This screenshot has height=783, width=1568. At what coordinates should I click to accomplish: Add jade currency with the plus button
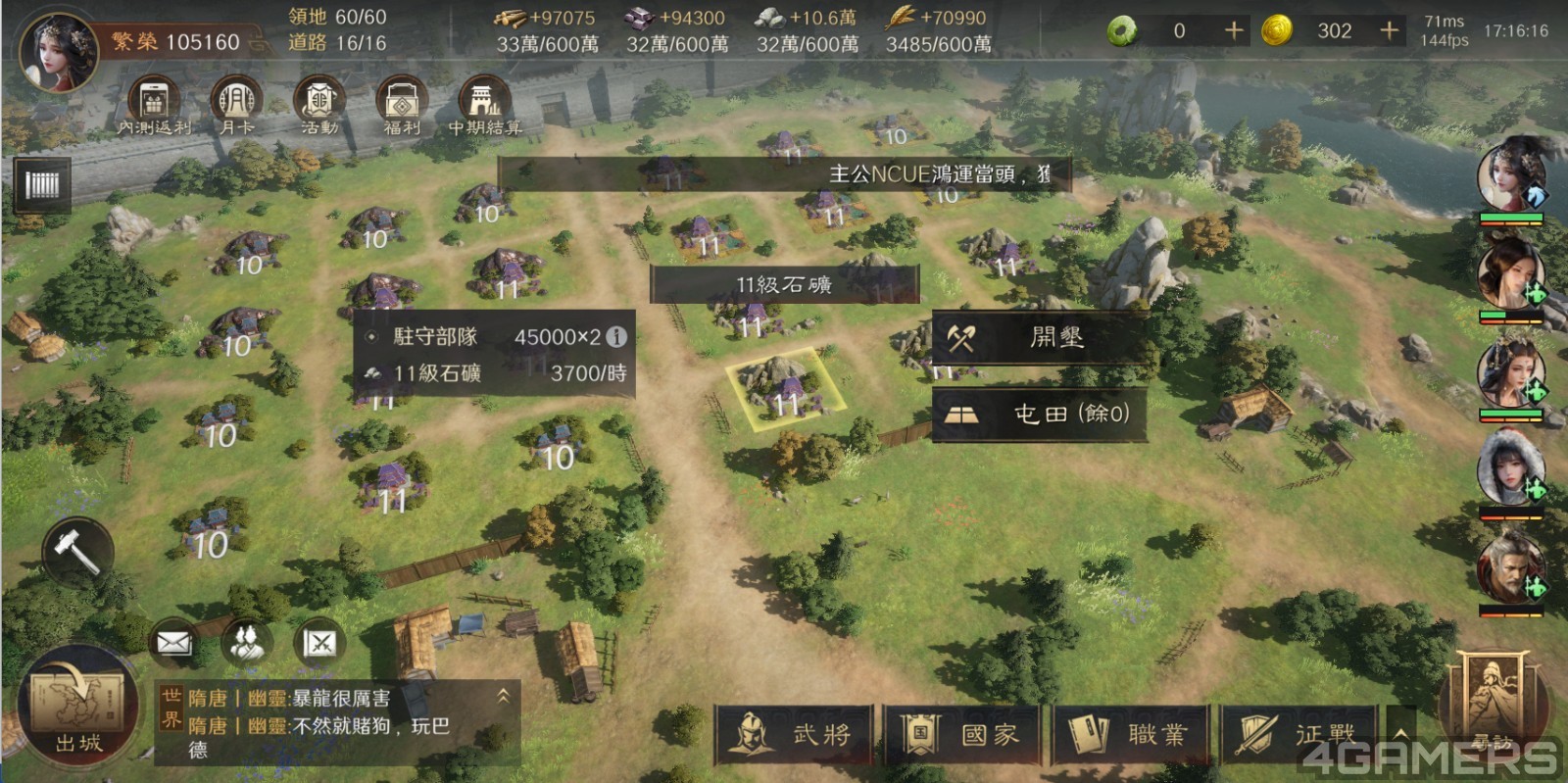pos(1234,31)
